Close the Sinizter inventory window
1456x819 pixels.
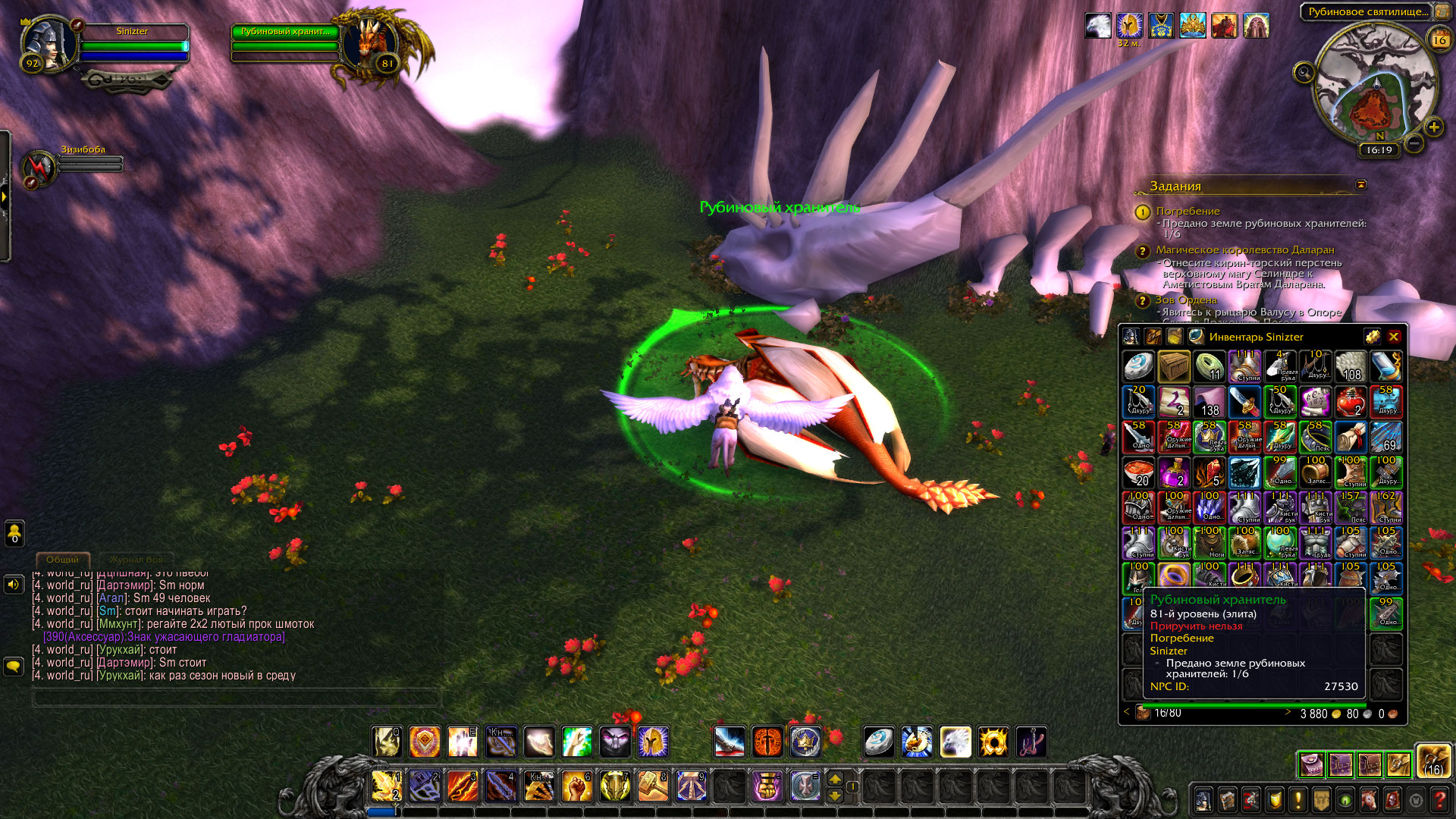[1394, 337]
